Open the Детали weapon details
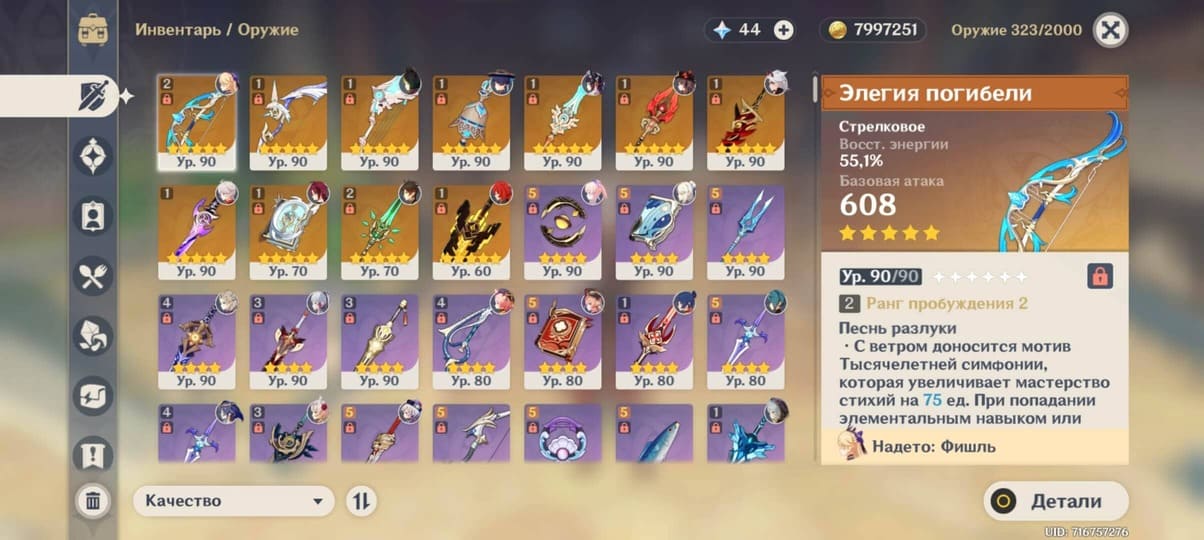 coord(1055,501)
